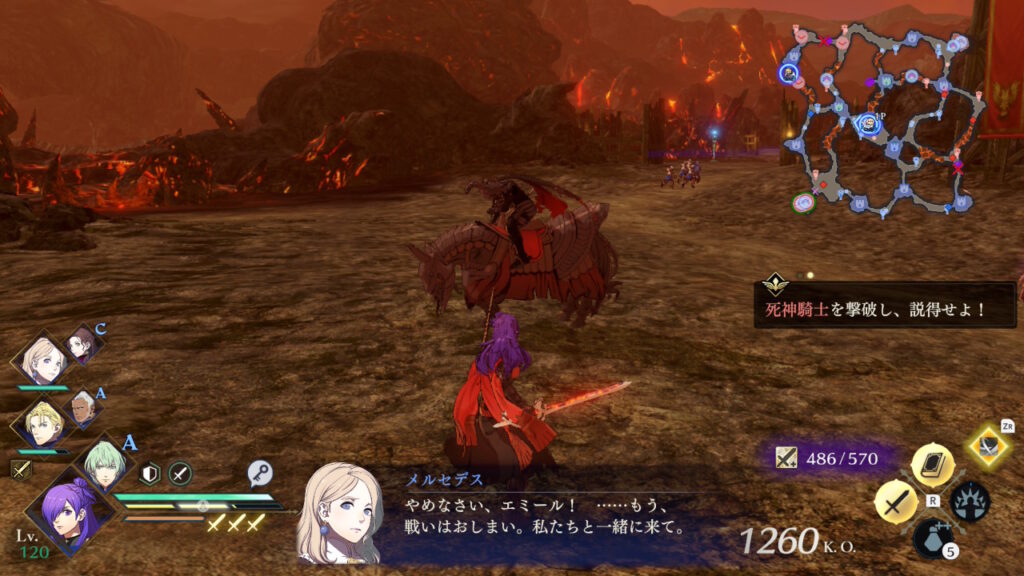
Task: Select Mercedes's portrait in the party list
Action: tap(44, 360)
